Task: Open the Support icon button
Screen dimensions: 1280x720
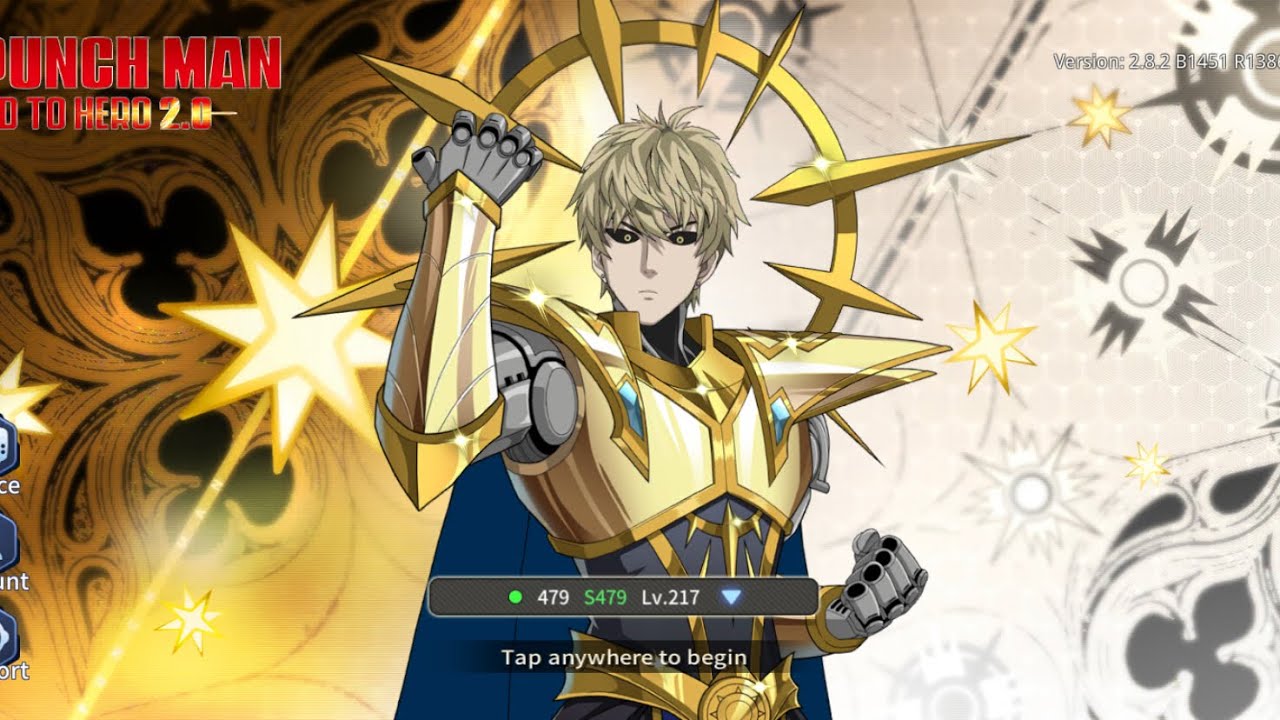Action: (5, 635)
